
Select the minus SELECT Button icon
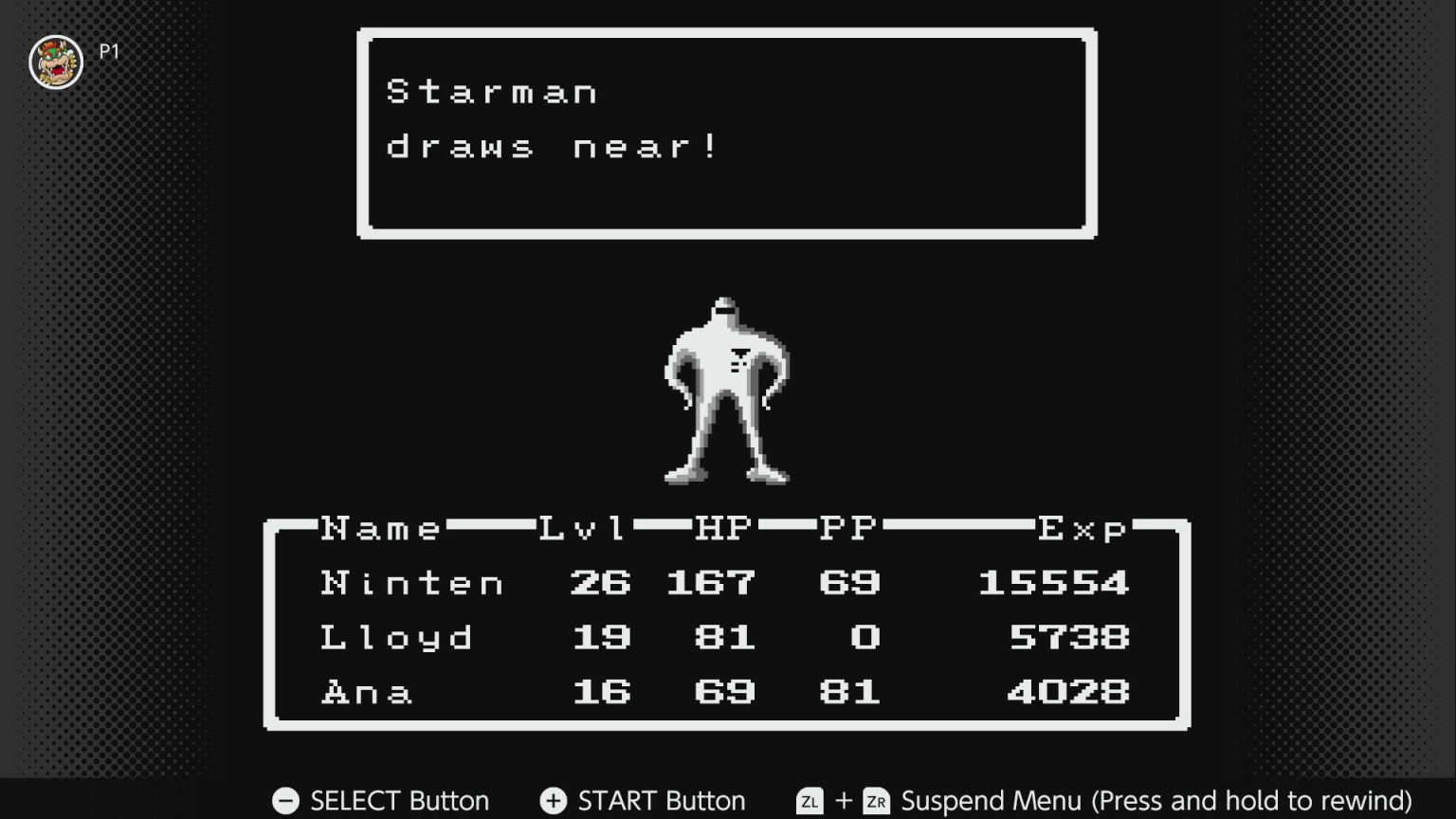(284, 801)
